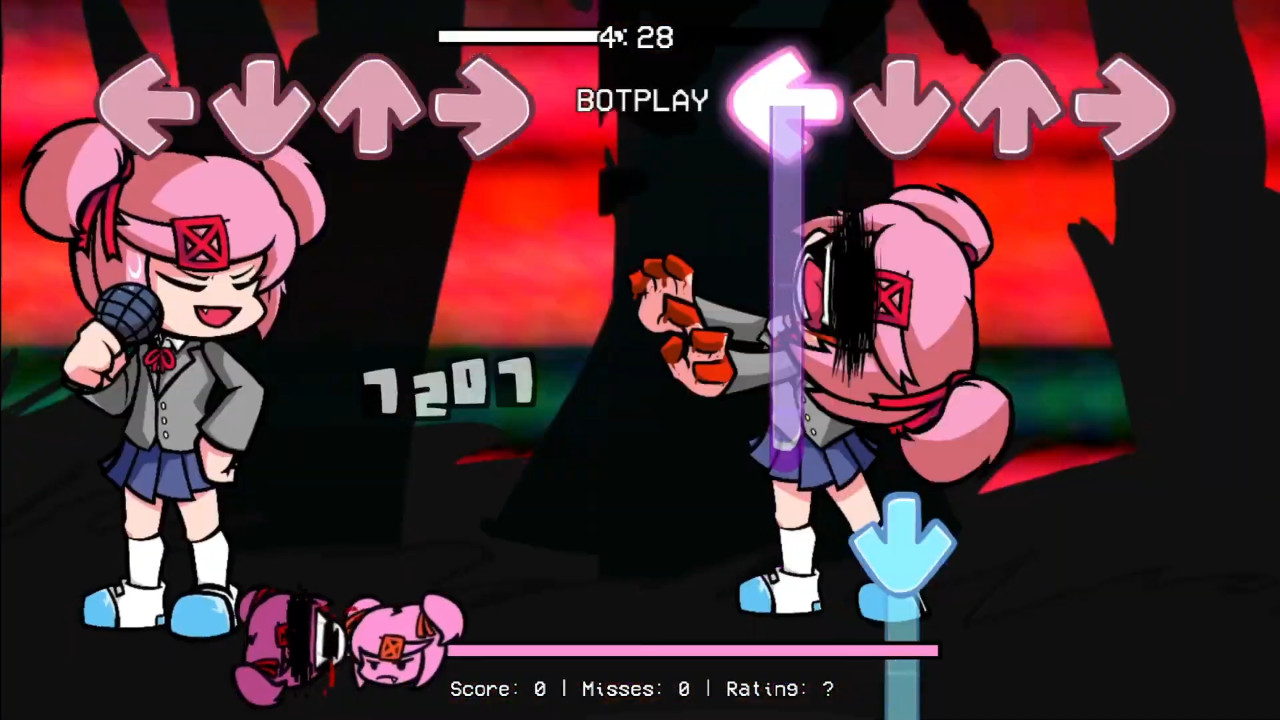Click the opponent's down arrow receptor
The image size is (1280, 720).
pos(262,105)
